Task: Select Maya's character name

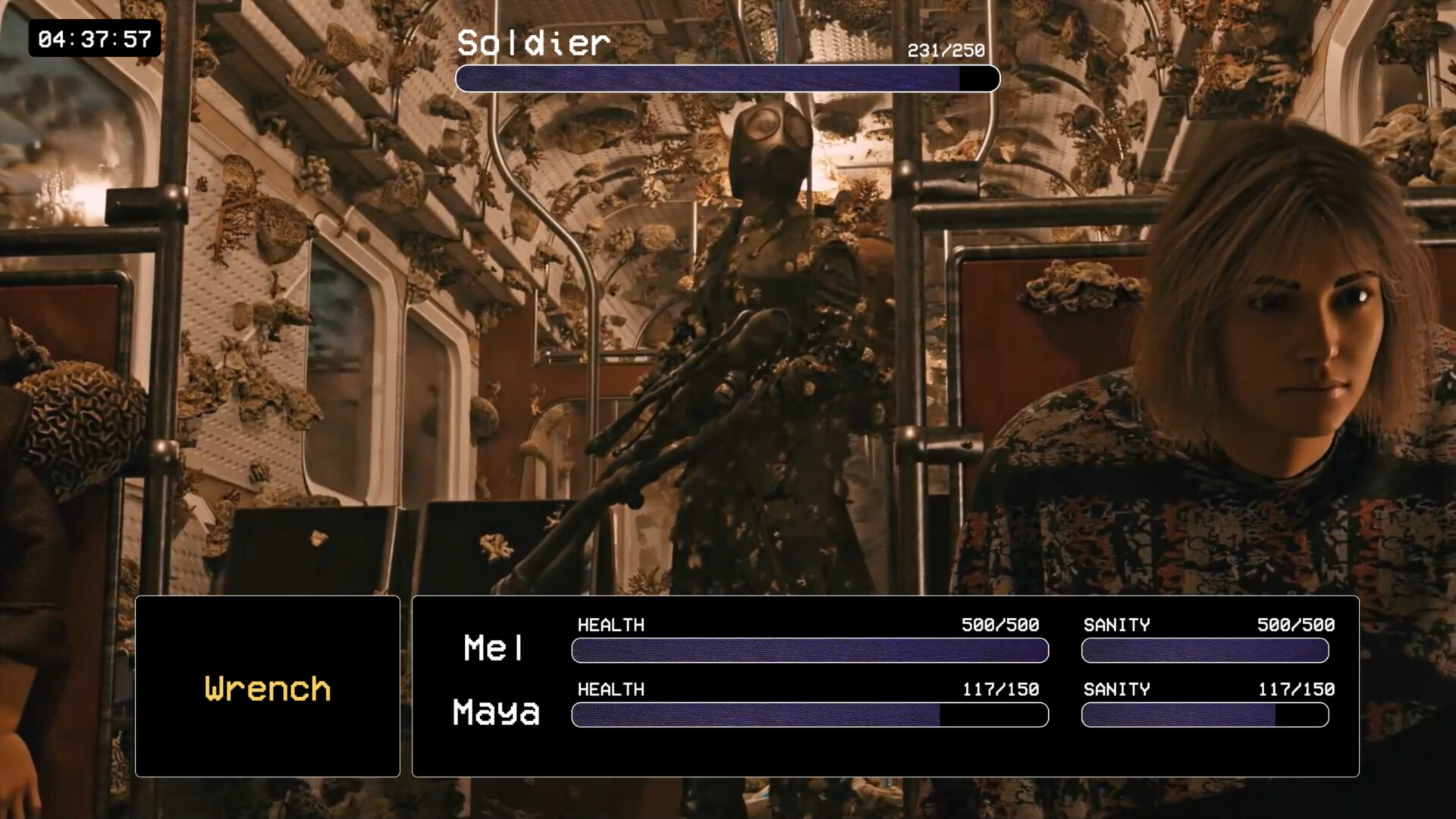Action: tap(496, 713)
